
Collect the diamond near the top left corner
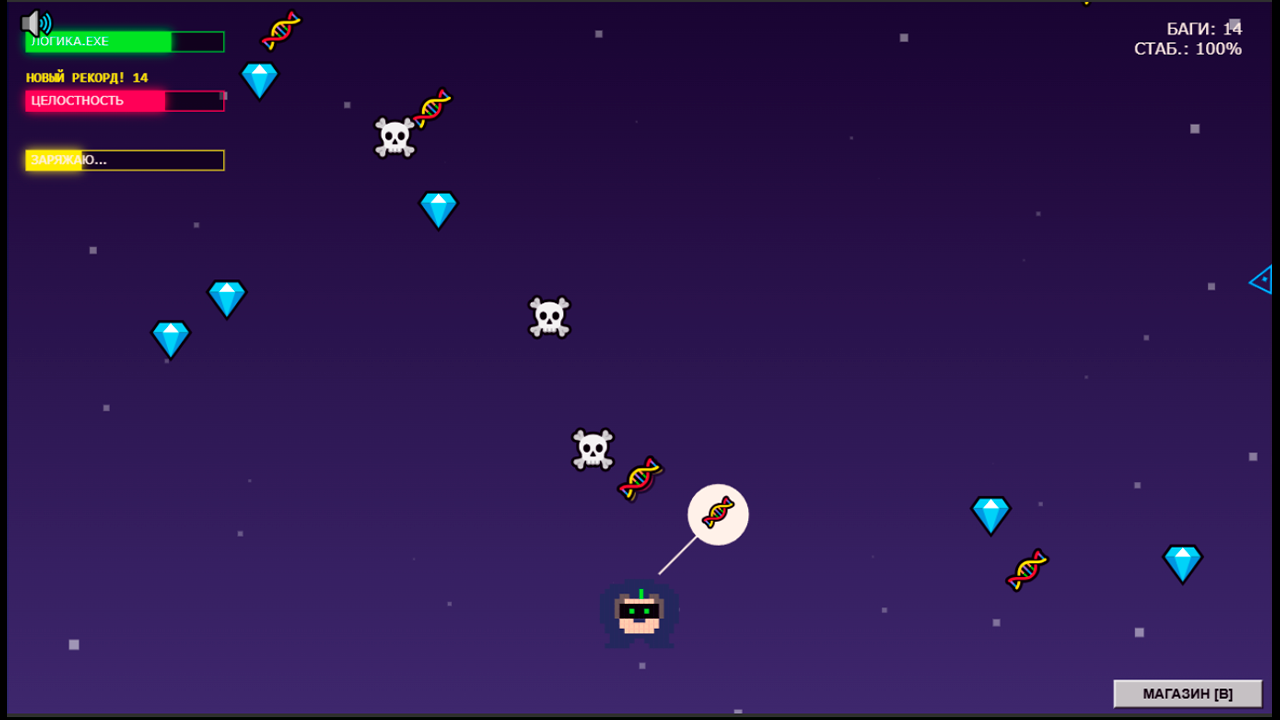click(259, 79)
